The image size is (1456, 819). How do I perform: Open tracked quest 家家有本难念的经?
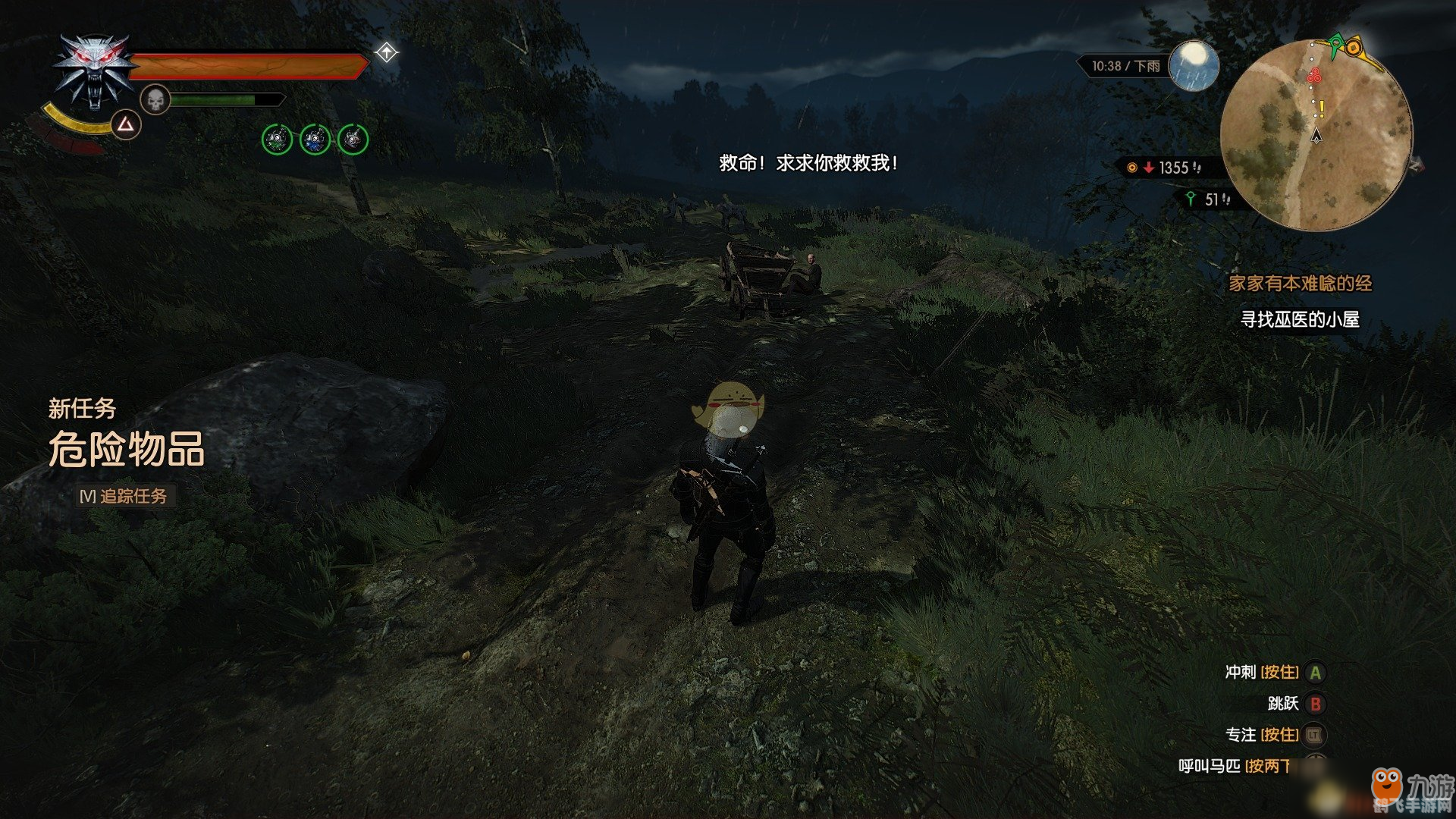pos(1300,284)
